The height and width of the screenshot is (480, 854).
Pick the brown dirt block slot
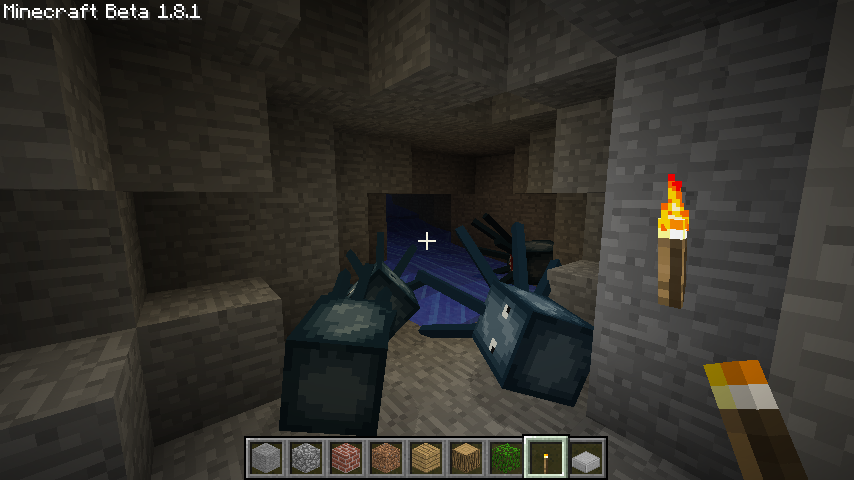386,458
